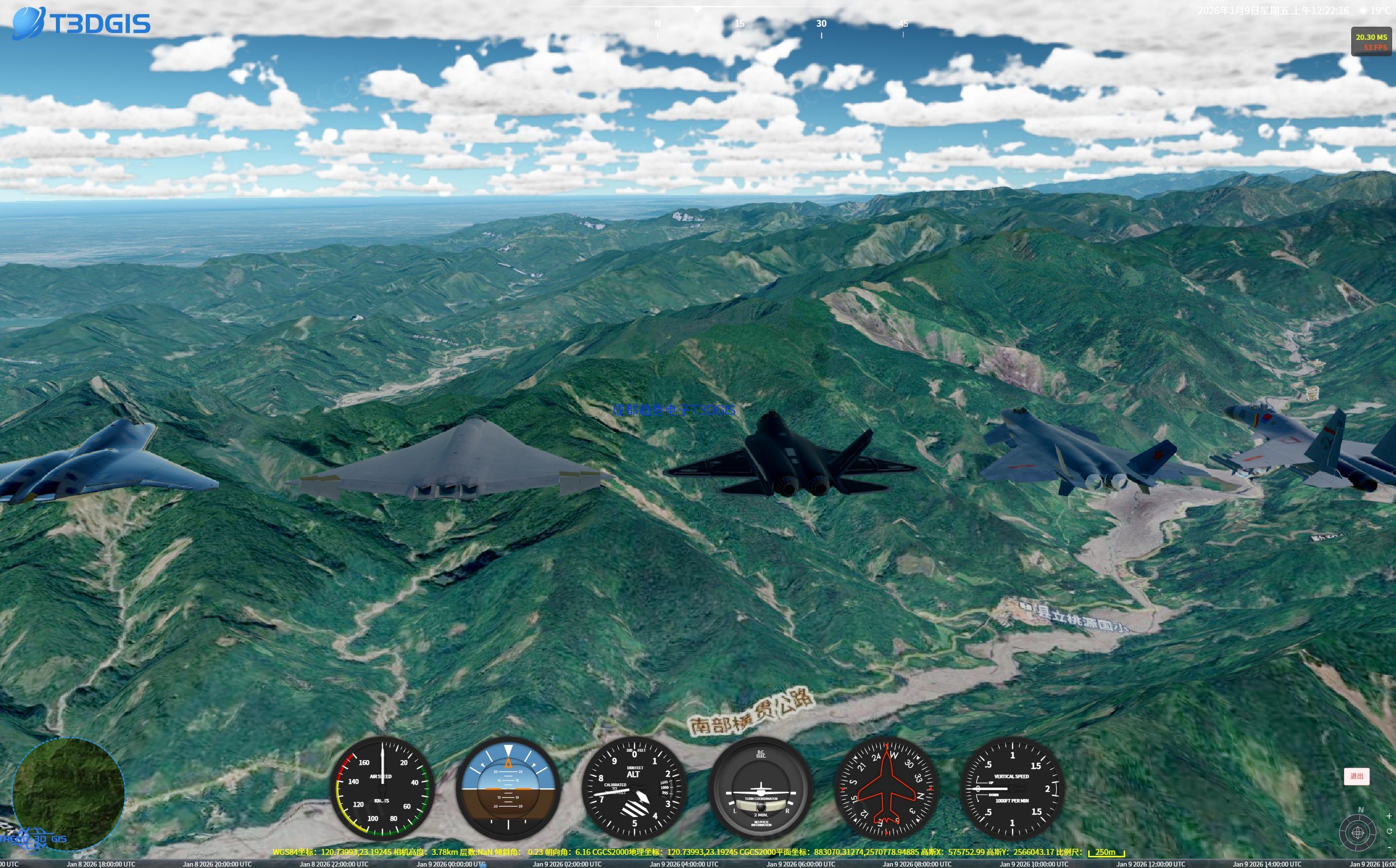
Task: Click the T3DGIS logo
Action: click(x=81, y=23)
